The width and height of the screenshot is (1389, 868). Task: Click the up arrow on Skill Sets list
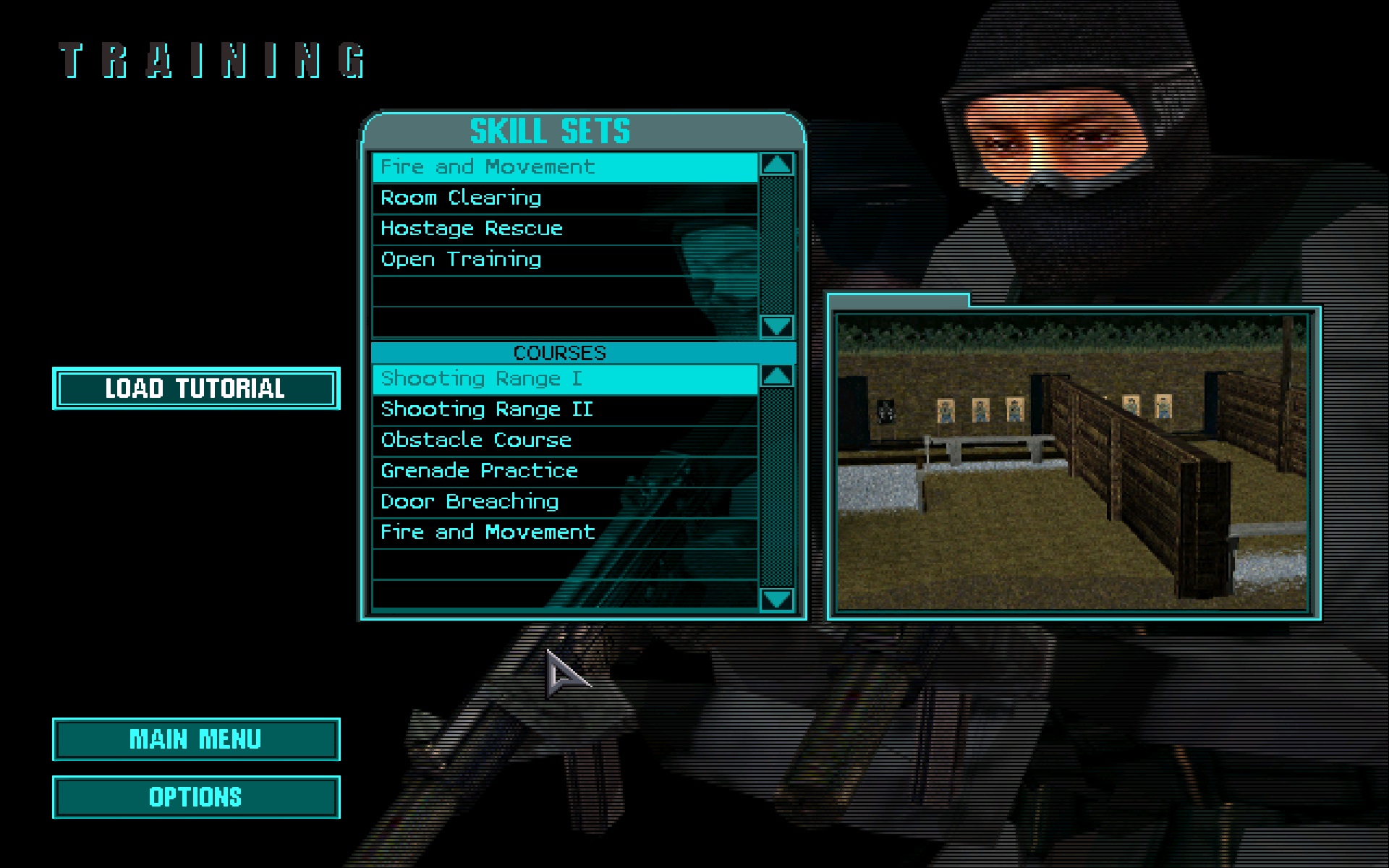[776, 166]
